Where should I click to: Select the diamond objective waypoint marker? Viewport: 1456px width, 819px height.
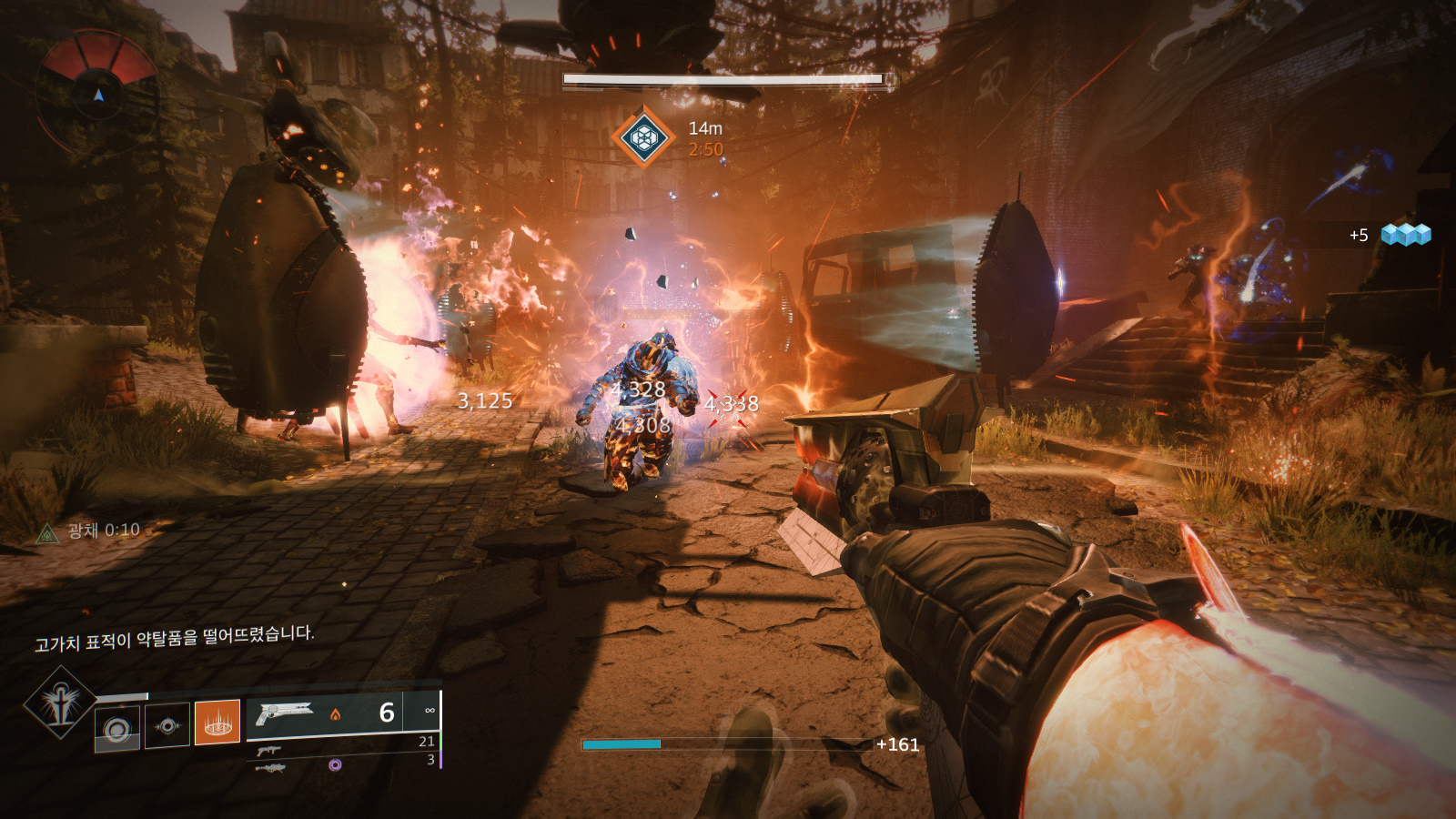coord(642,137)
